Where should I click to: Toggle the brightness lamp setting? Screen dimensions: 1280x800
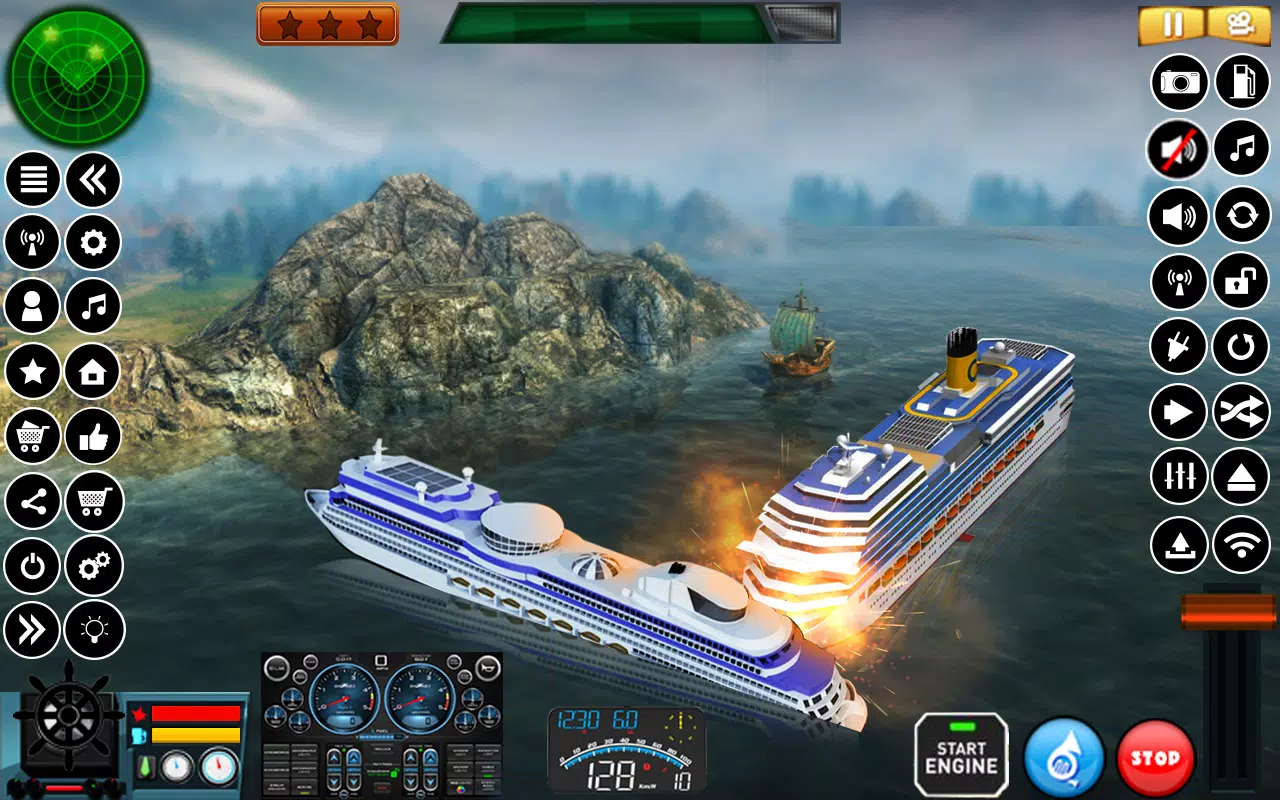92,630
